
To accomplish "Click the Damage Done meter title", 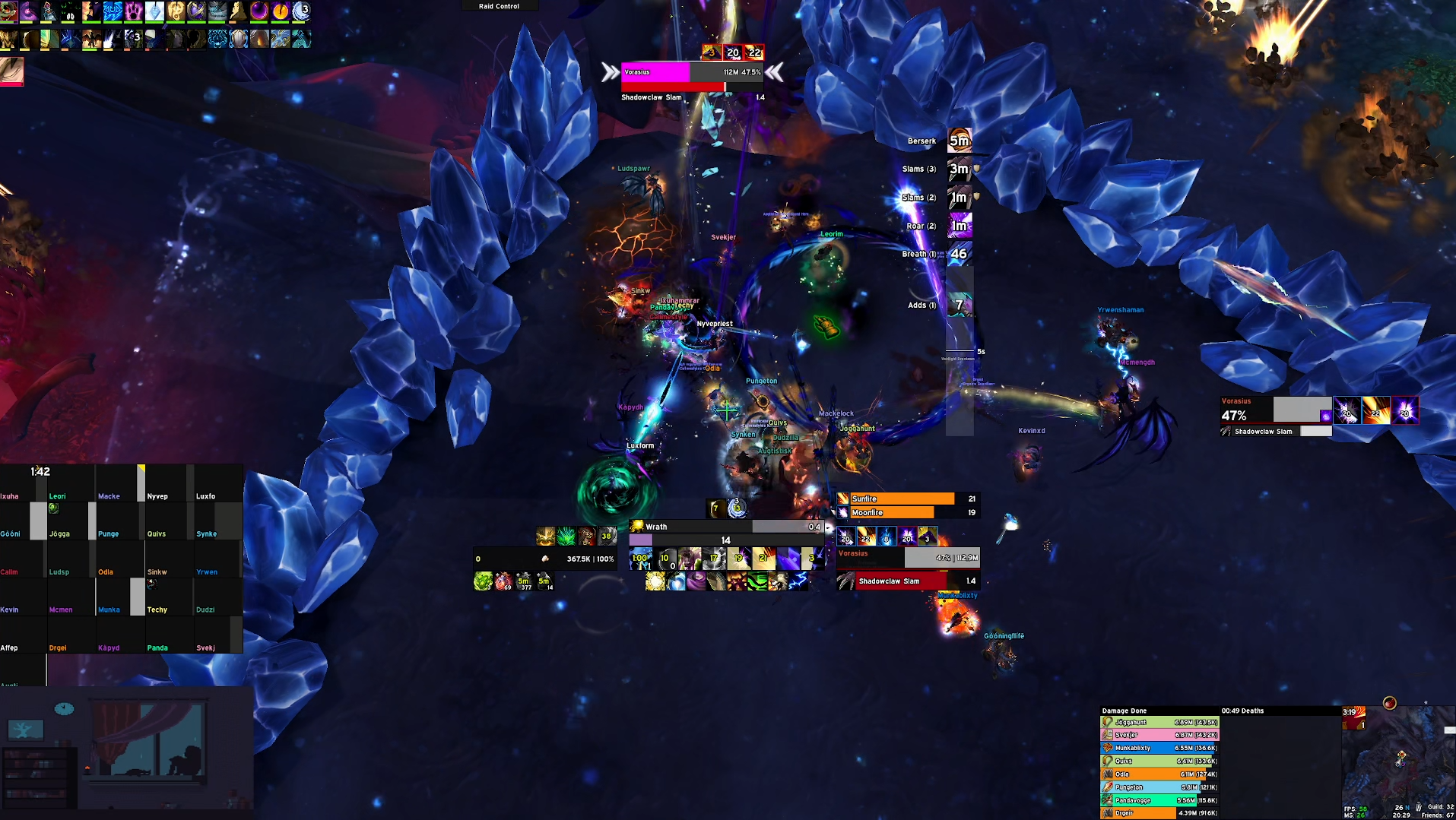I will click(1125, 711).
